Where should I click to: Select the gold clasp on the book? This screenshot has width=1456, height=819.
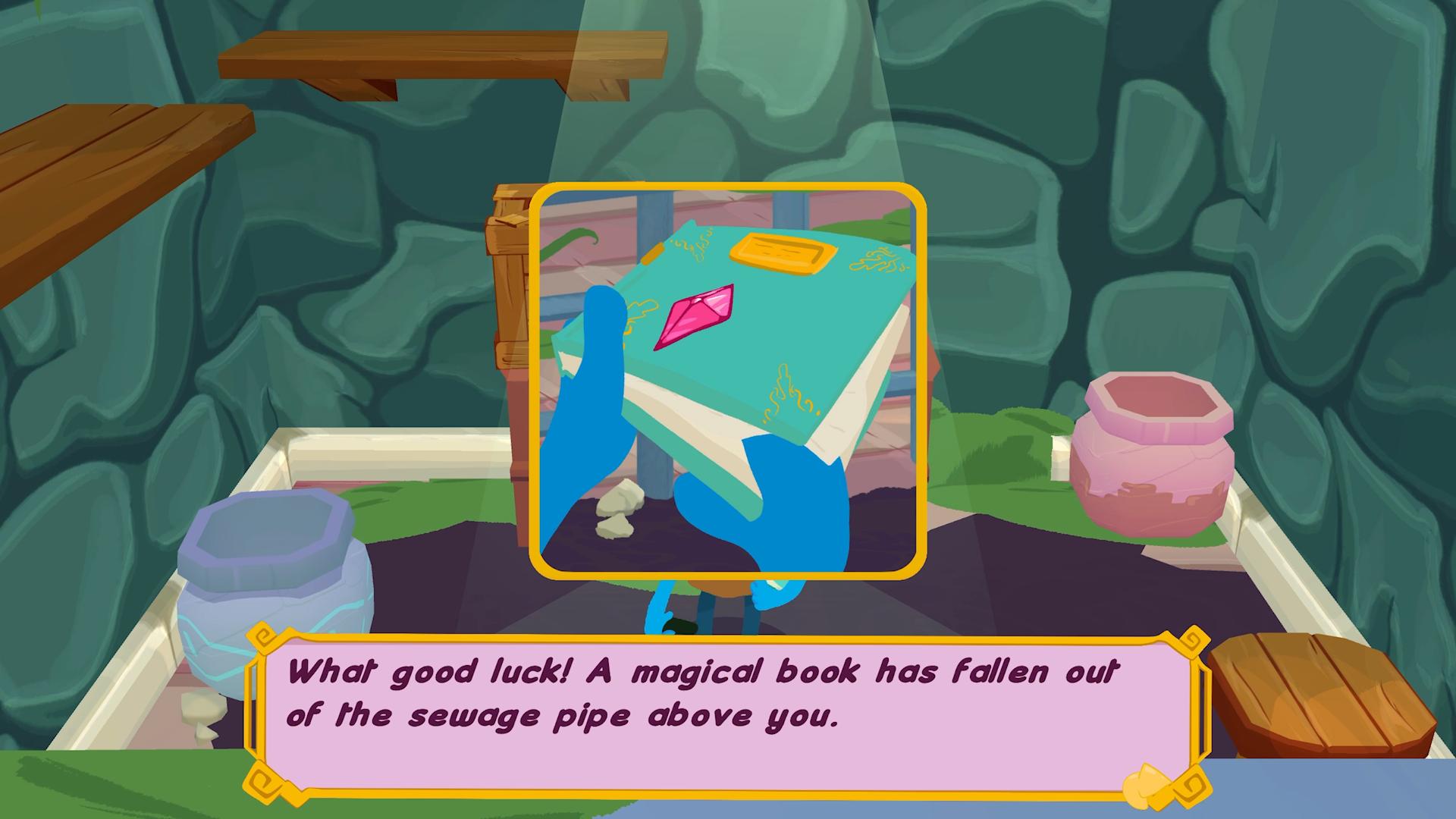tap(781, 253)
